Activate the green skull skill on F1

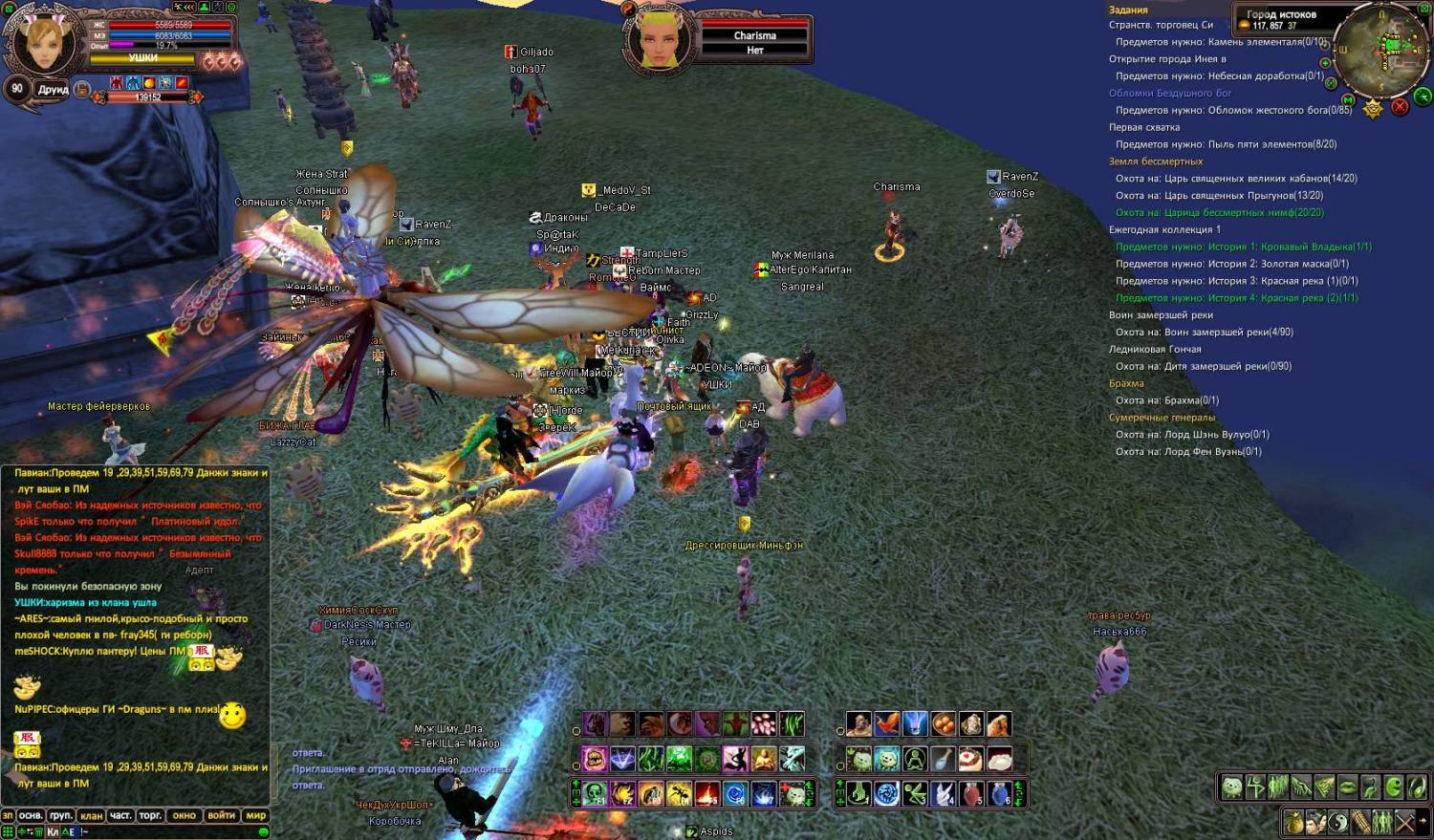pyautogui.click(x=595, y=794)
